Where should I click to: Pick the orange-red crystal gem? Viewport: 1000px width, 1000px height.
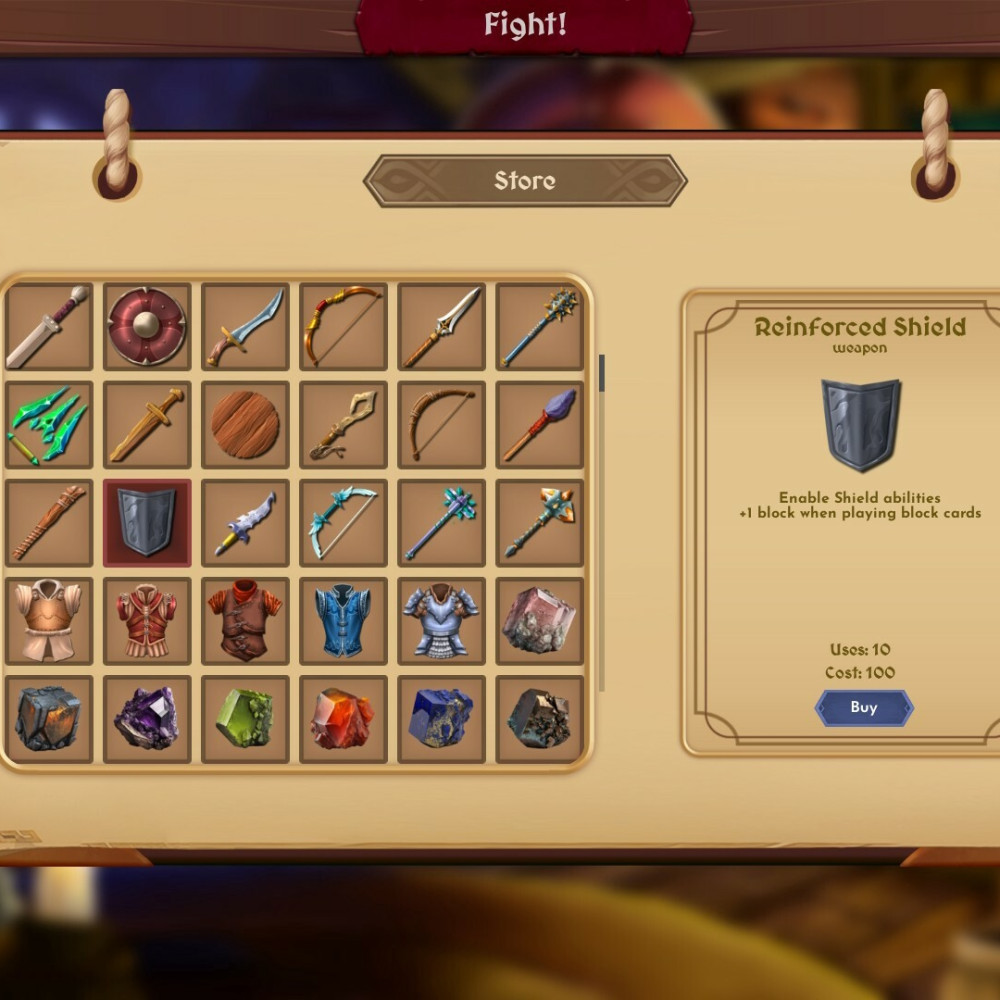343,719
